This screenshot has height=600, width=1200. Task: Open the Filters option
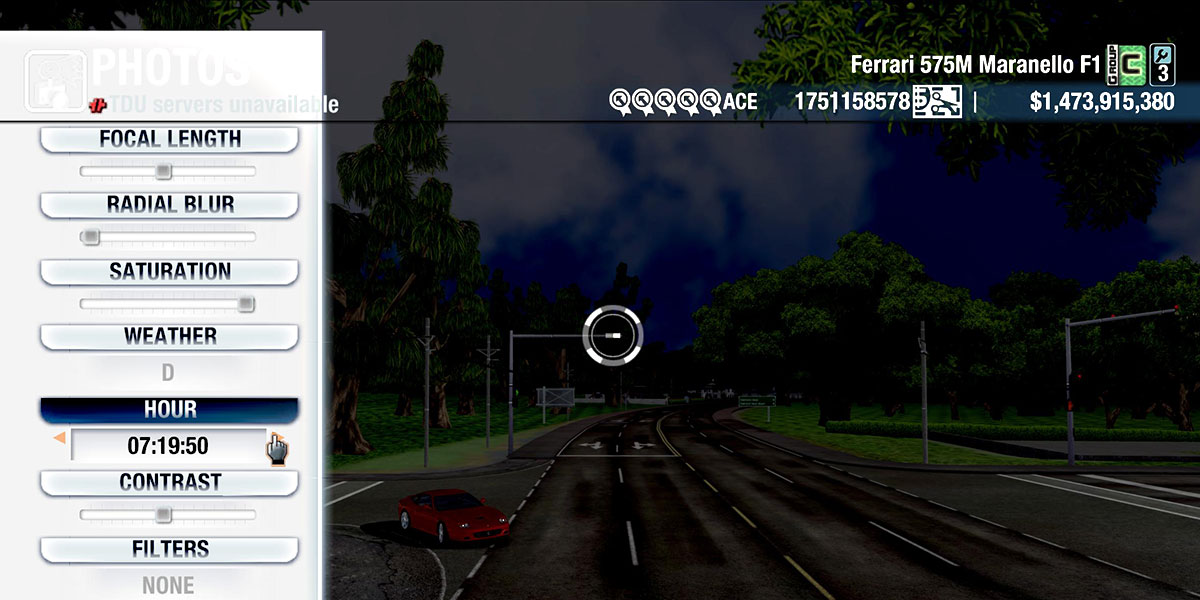pyautogui.click(x=169, y=549)
